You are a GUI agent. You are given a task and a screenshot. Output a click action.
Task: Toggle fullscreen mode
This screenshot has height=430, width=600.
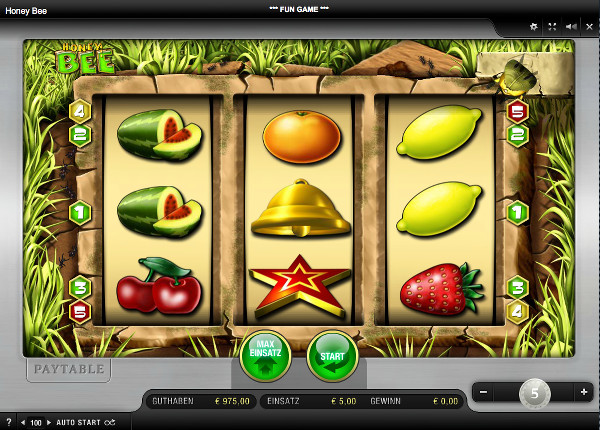(552, 27)
